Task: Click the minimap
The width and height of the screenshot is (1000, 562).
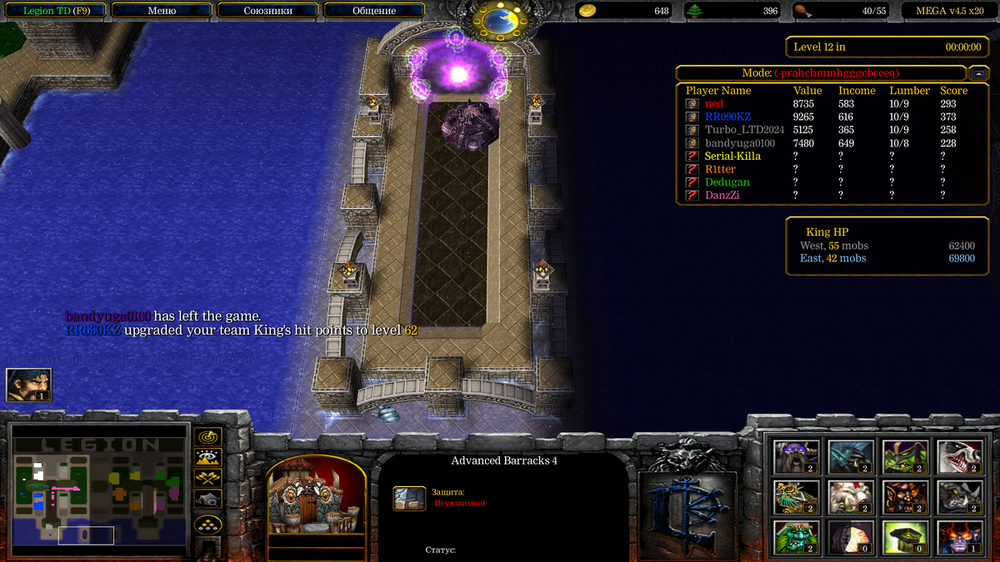Action: [x=100, y=490]
